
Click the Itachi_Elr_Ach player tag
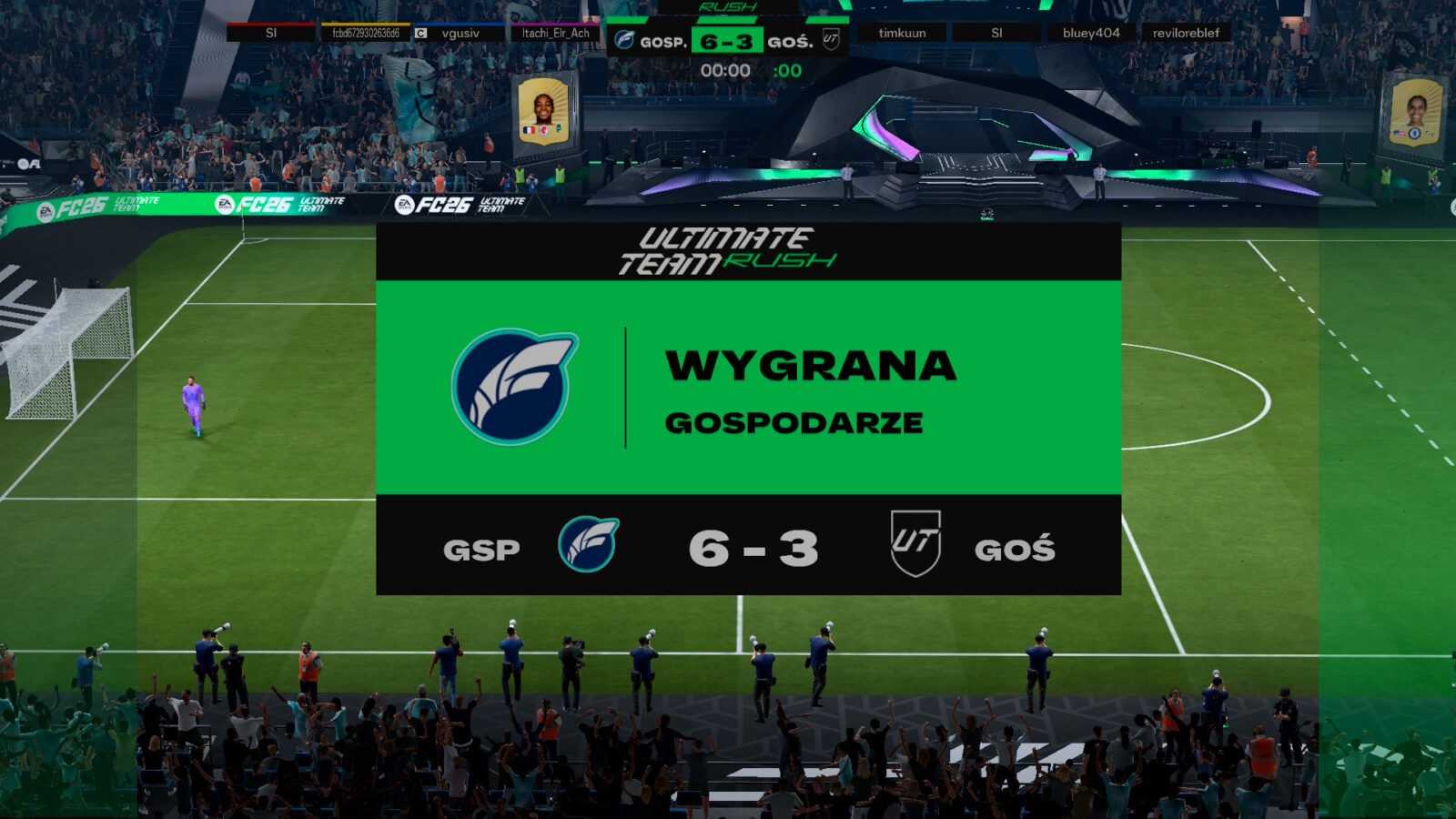[555, 34]
